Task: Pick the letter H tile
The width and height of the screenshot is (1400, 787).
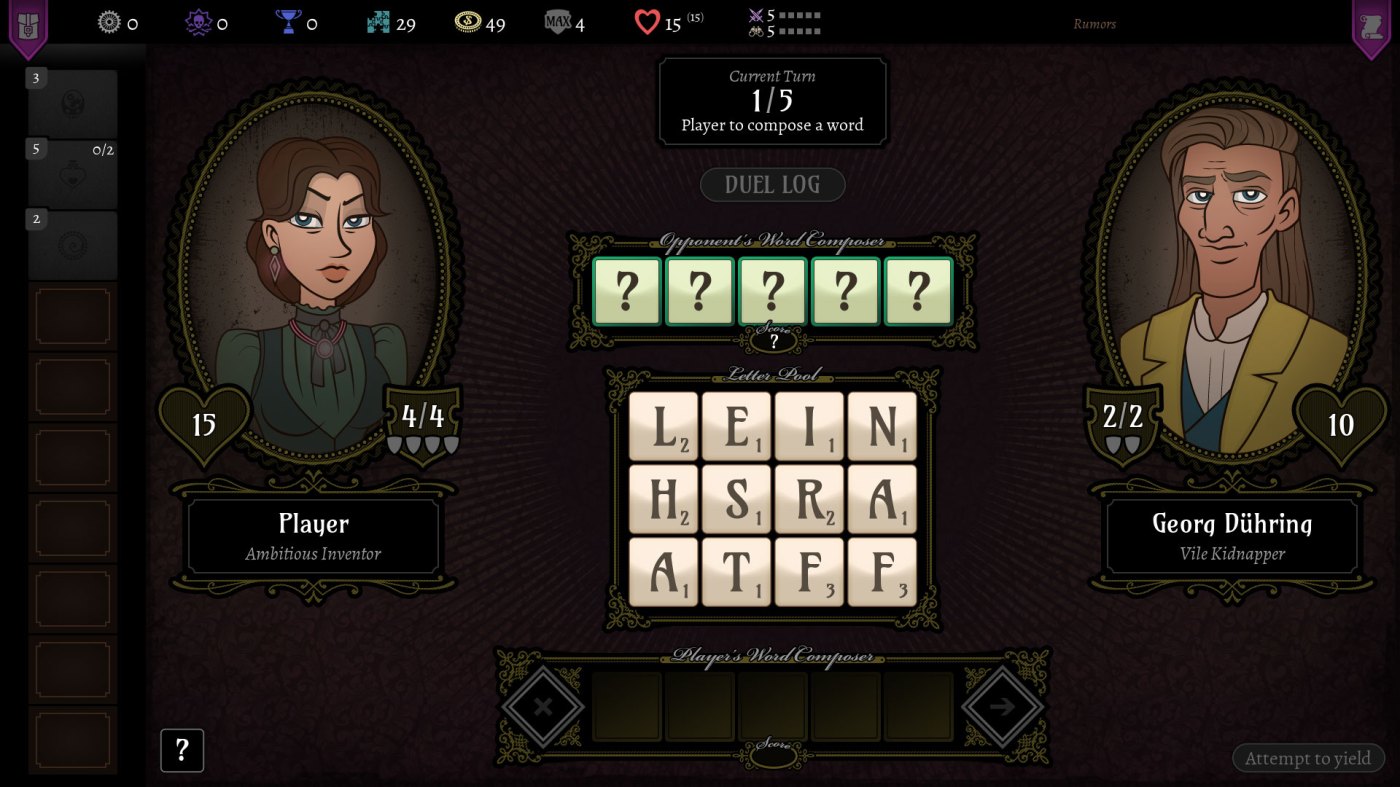Action: [663, 499]
